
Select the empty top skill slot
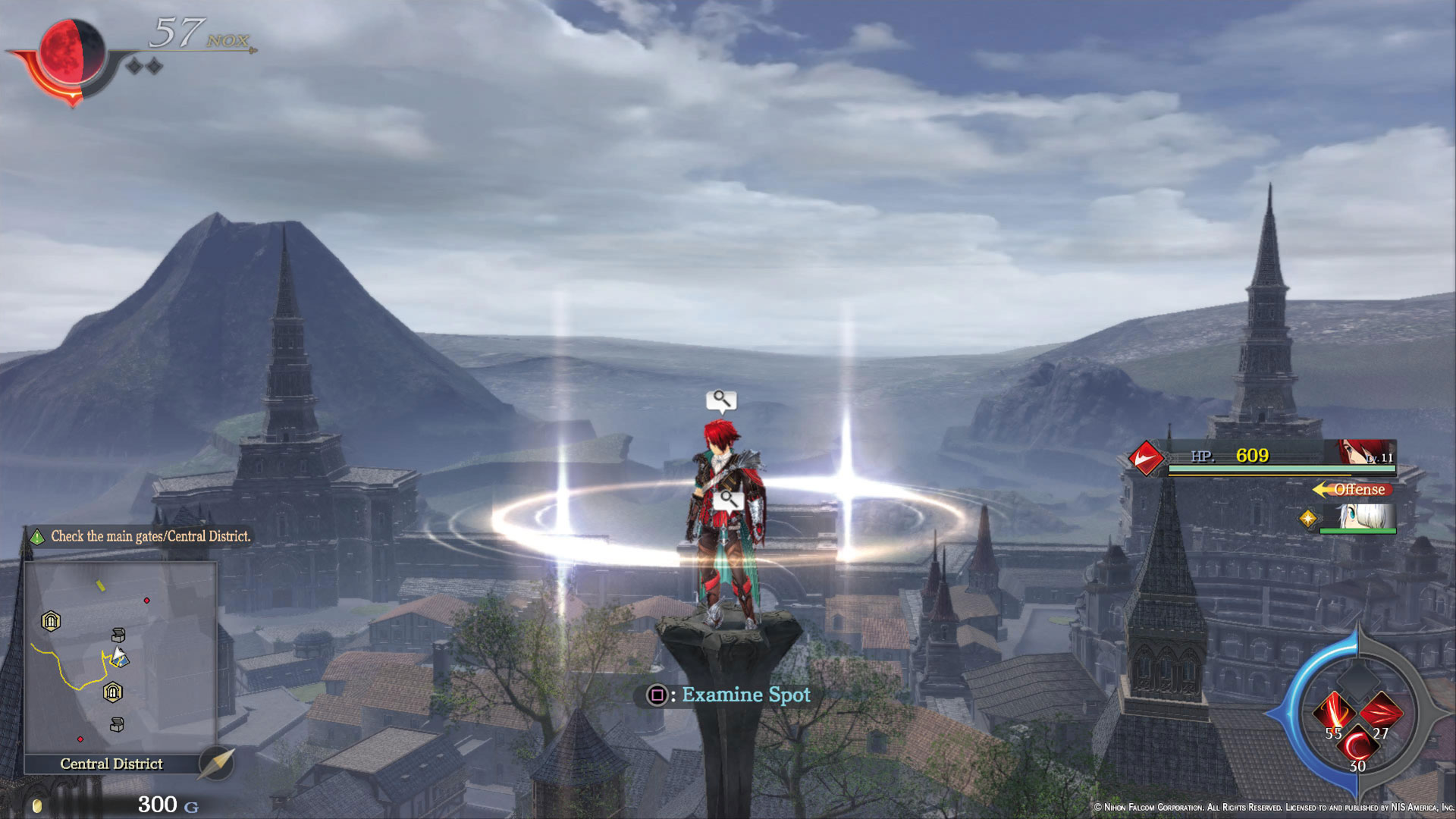(x=1357, y=679)
